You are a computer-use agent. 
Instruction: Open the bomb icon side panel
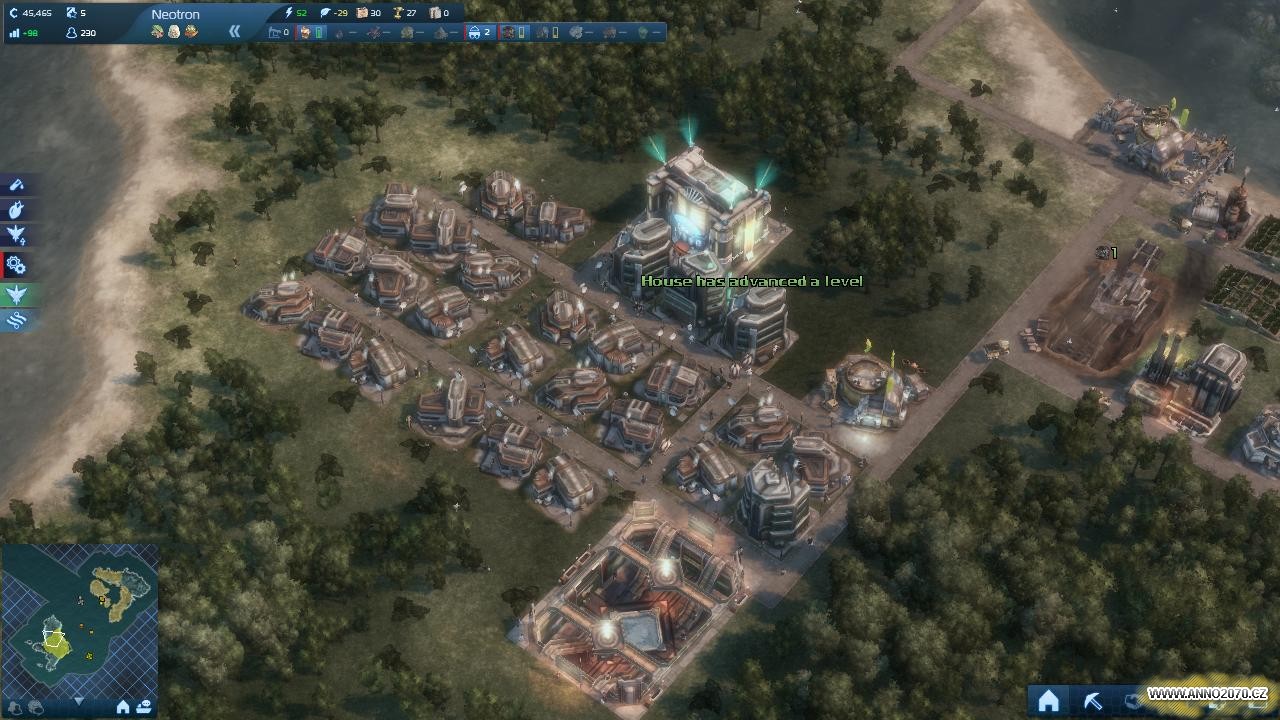[17, 210]
